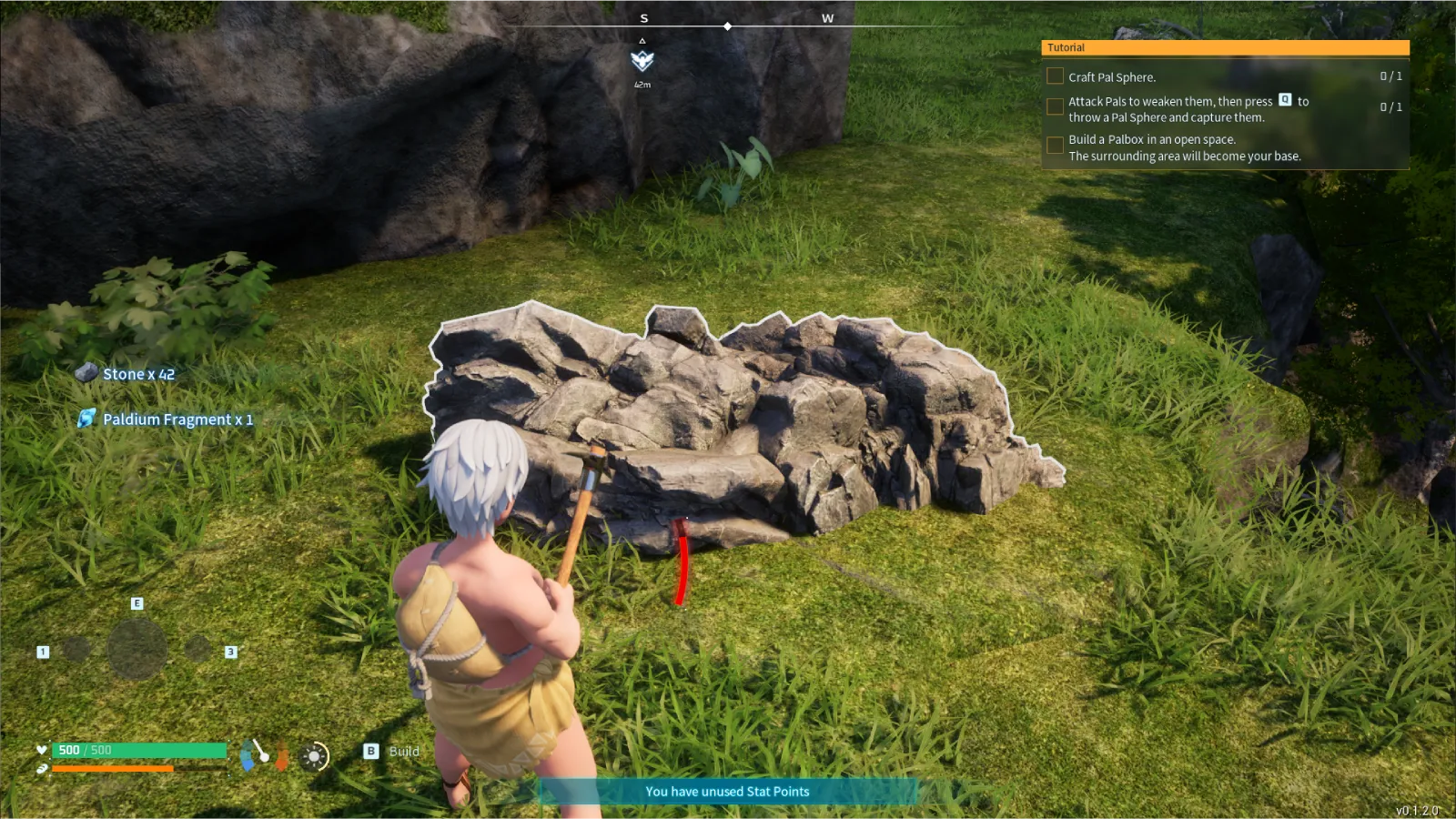Click the large central empty Pal slot
Image resolution: width=1456 pixels, height=819 pixels.
tap(136, 649)
